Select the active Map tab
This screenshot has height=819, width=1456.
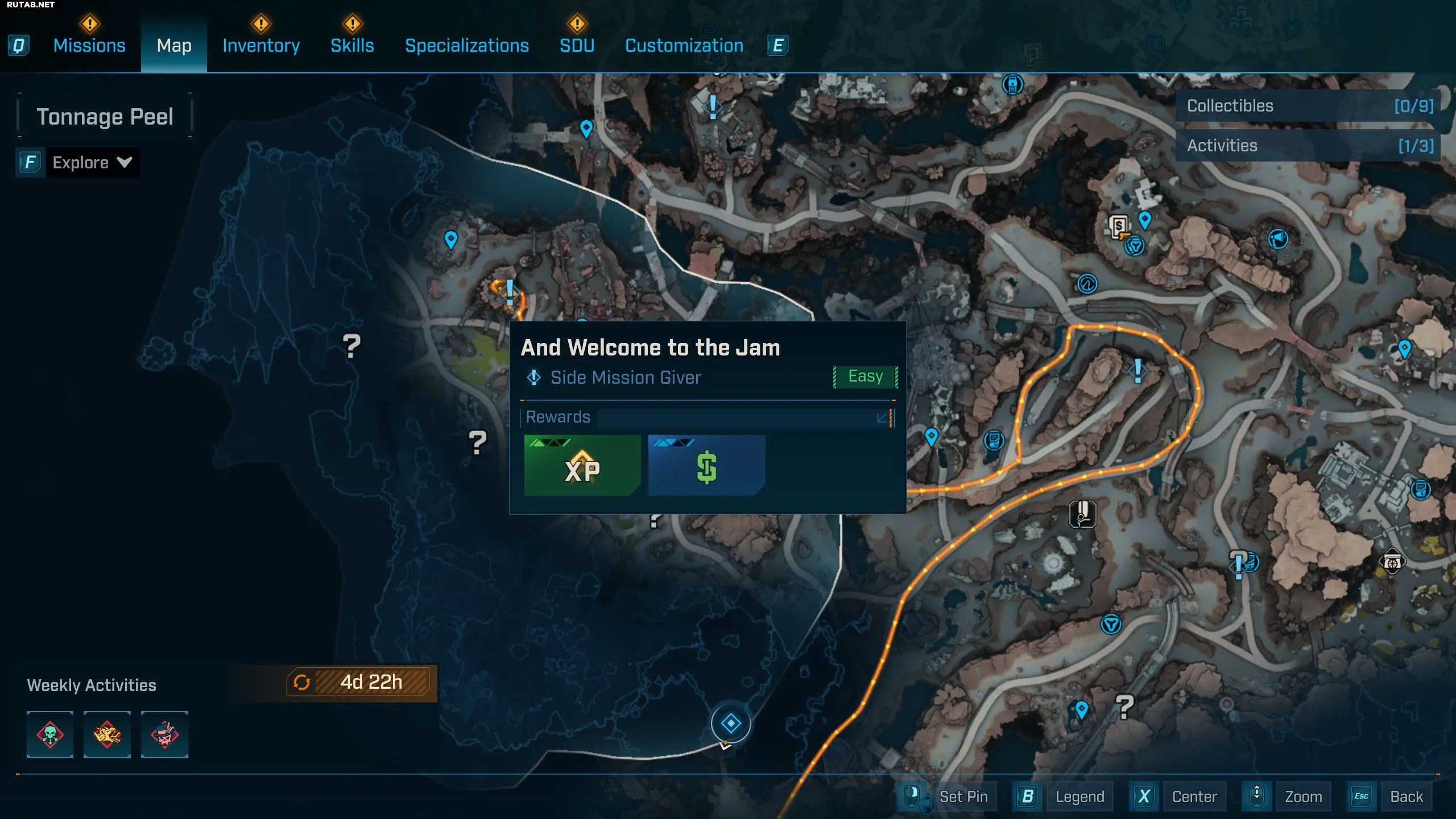(174, 45)
